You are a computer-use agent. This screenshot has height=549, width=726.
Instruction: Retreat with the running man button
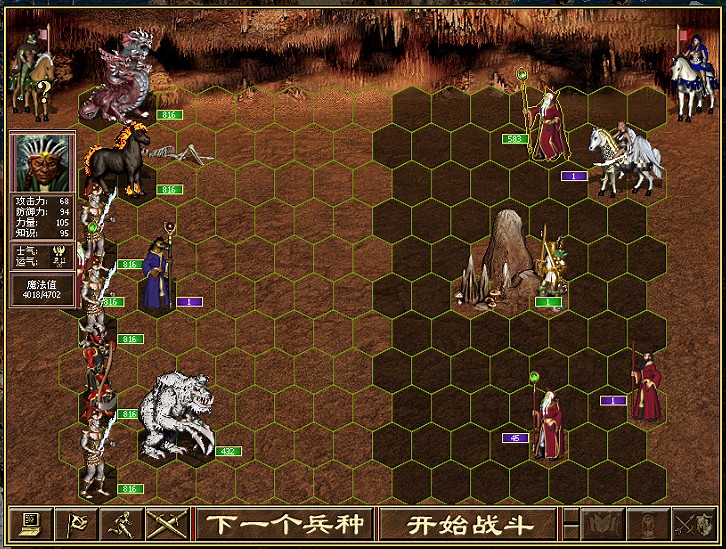[x=120, y=523]
